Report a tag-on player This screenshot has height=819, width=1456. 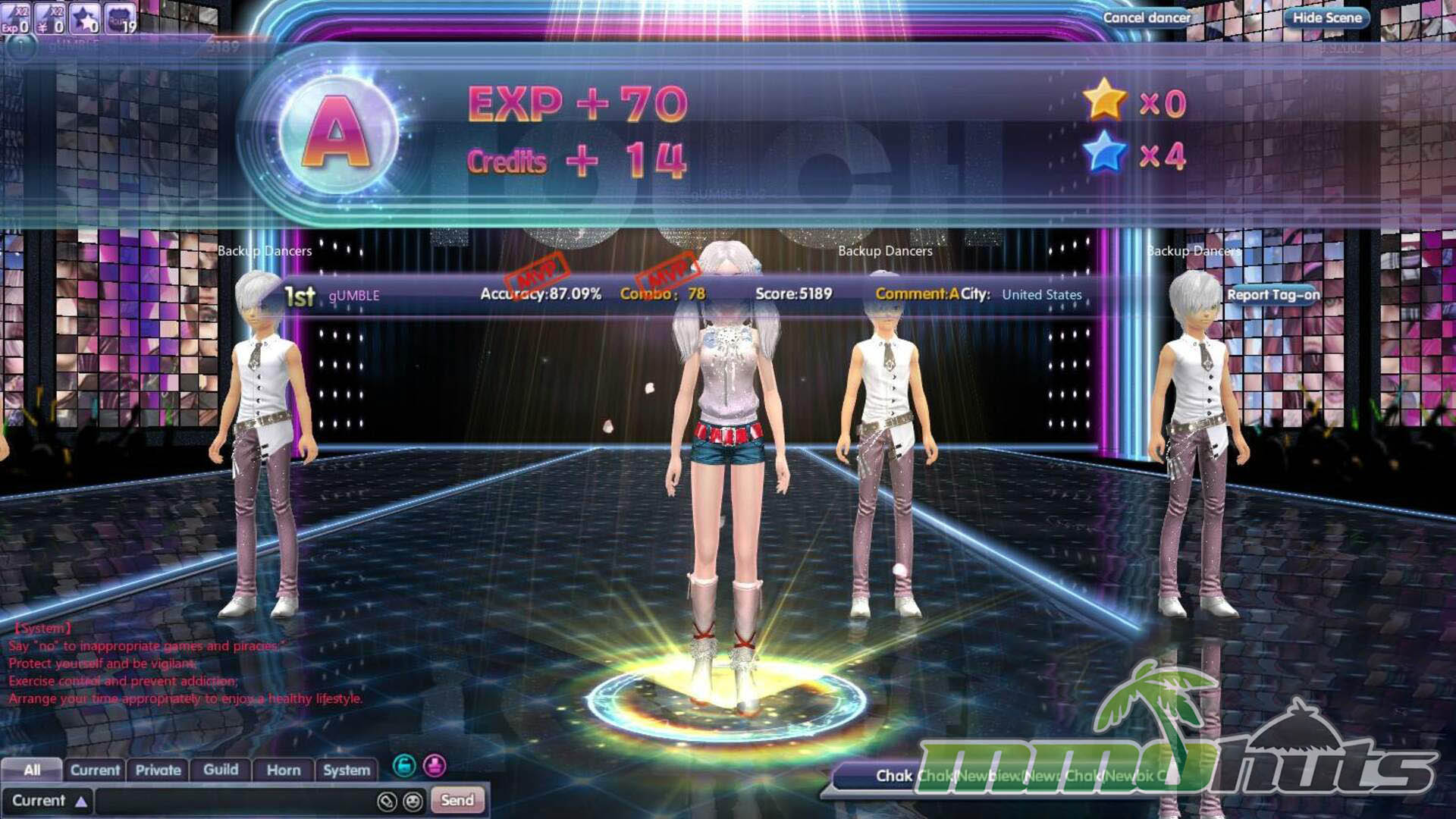point(1272,295)
